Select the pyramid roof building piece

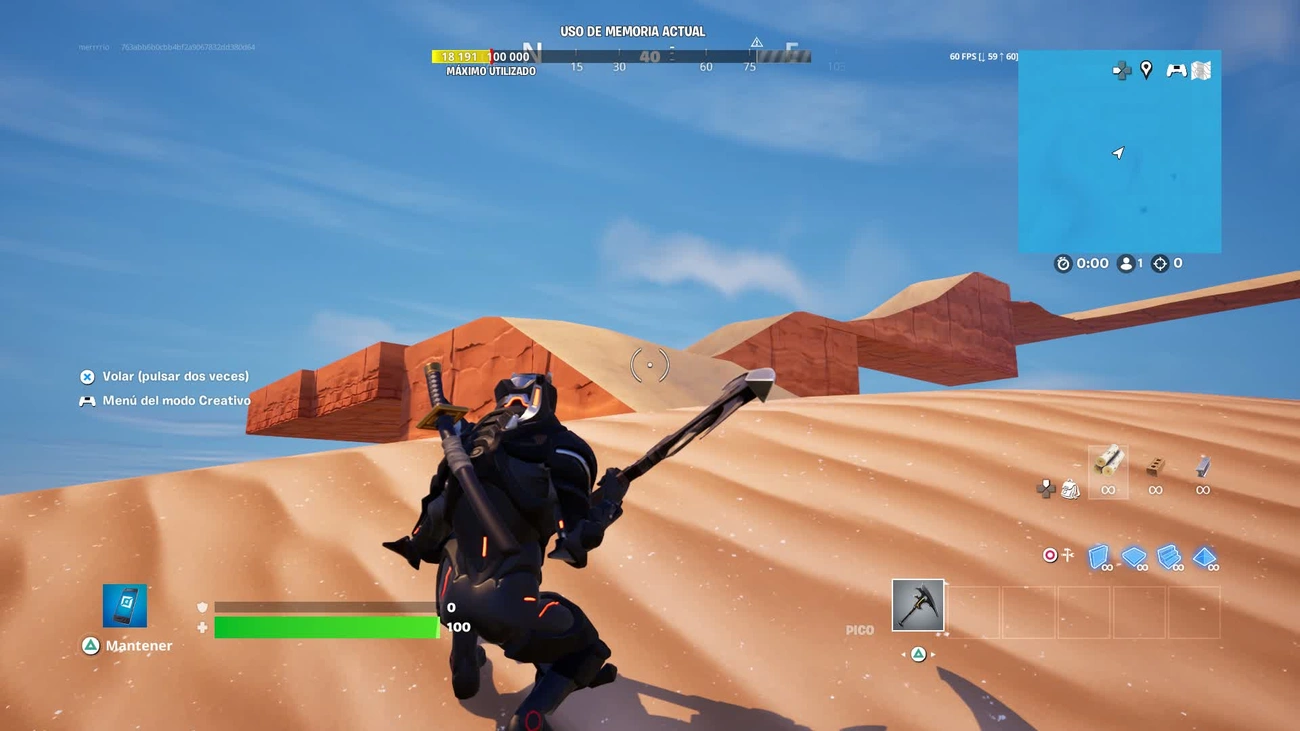[1204, 557]
